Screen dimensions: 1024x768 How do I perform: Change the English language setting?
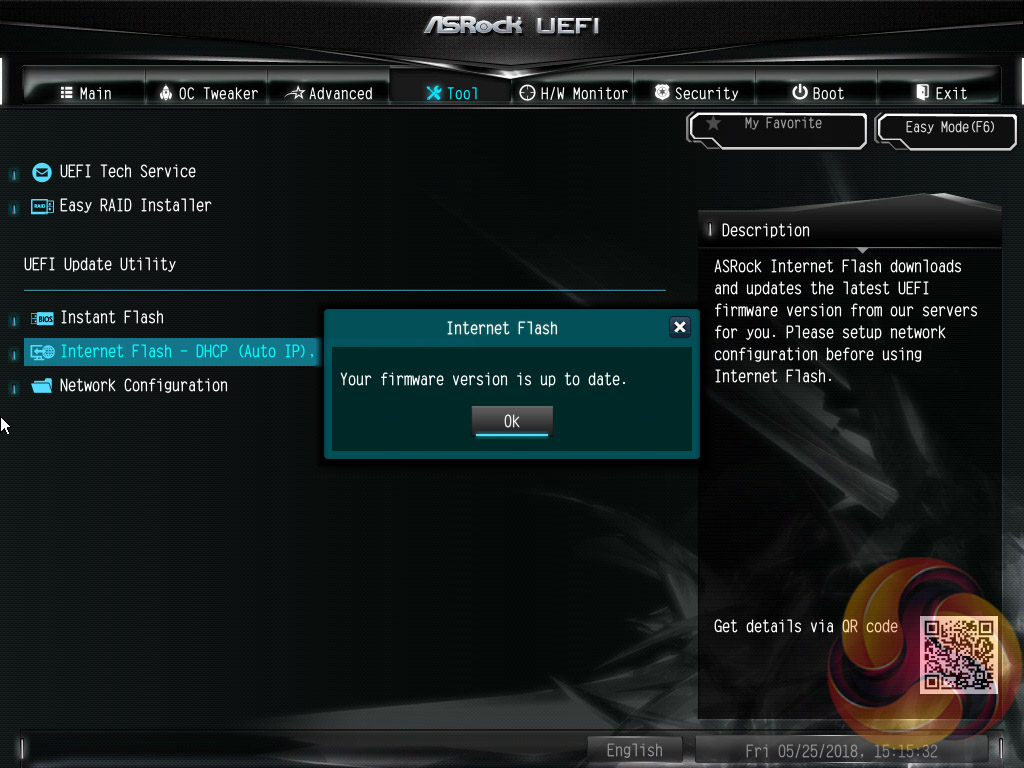pyautogui.click(x=634, y=750)
